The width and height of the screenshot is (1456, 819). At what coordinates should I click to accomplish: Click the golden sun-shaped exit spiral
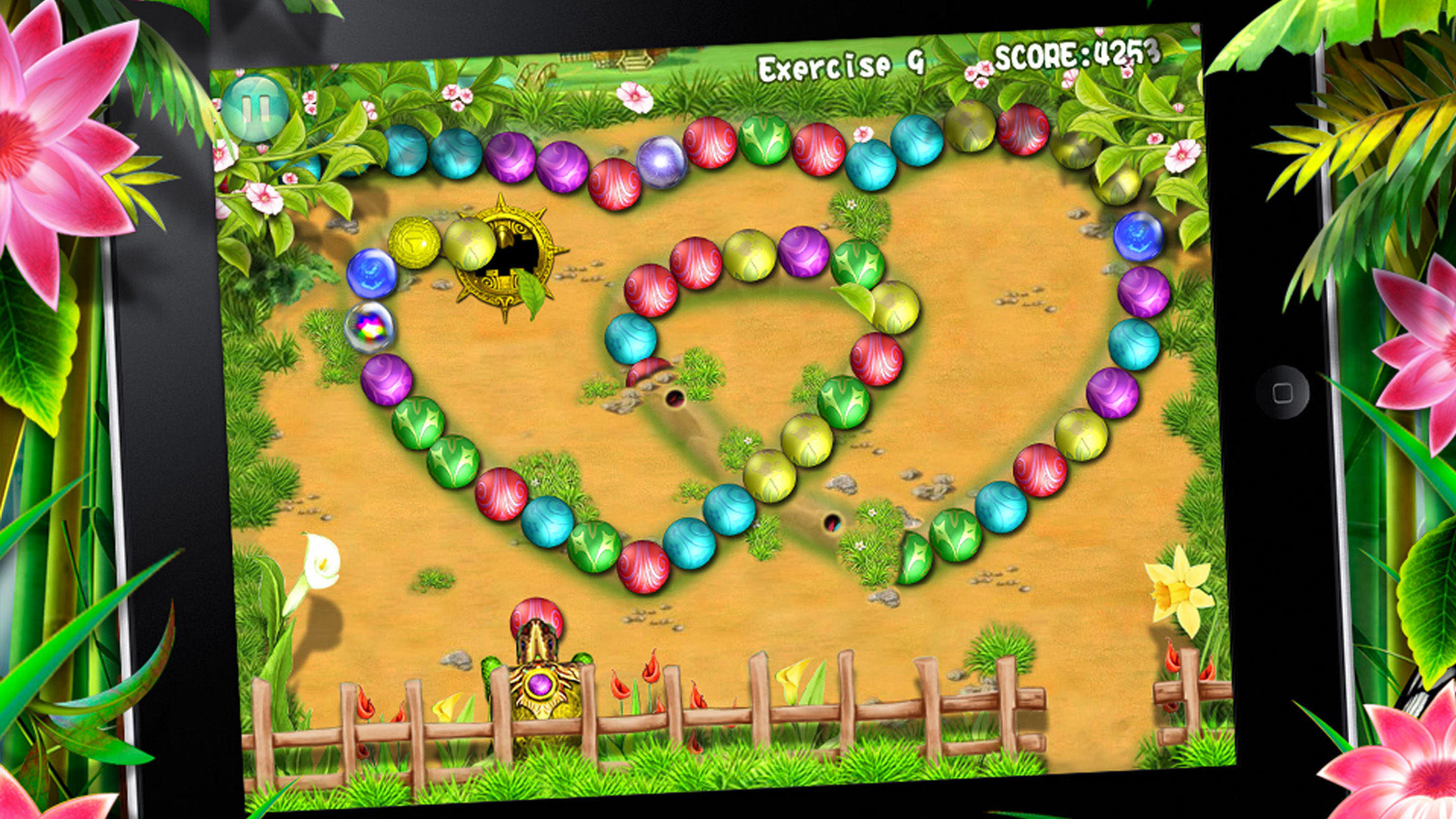506,258
